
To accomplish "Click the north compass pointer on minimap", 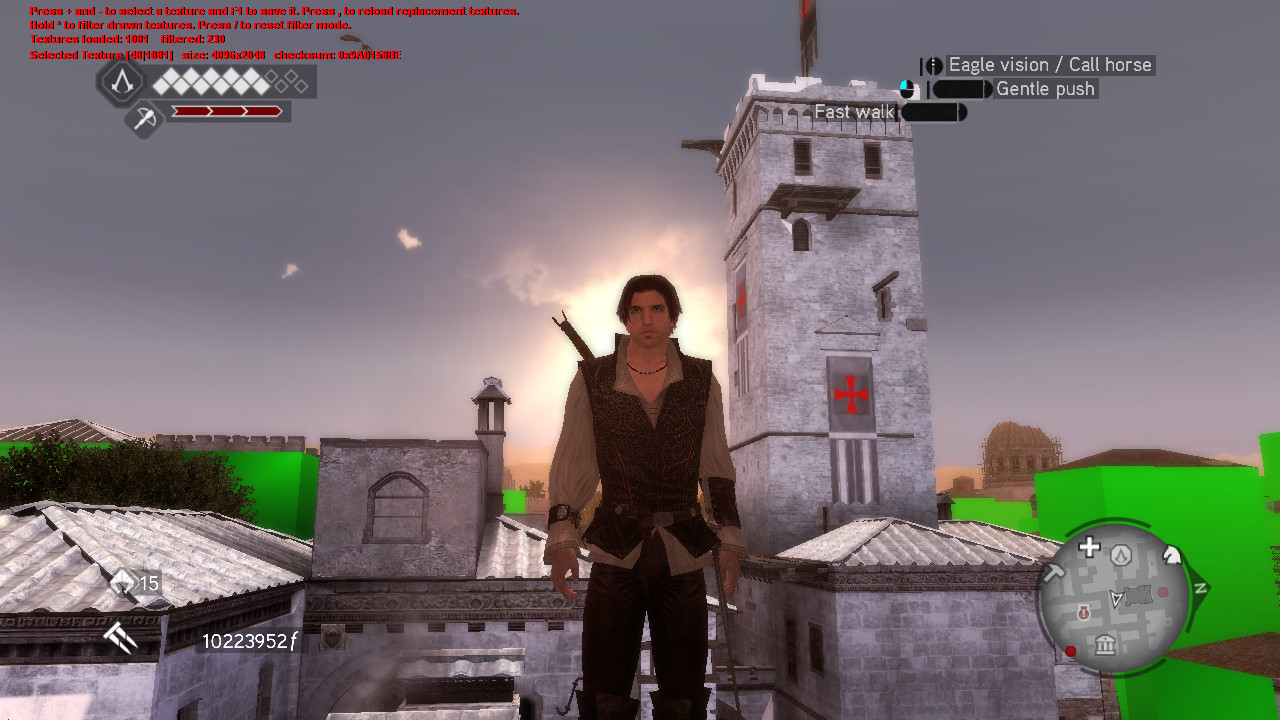I will pyautogui.click(x=1200, y=588).
